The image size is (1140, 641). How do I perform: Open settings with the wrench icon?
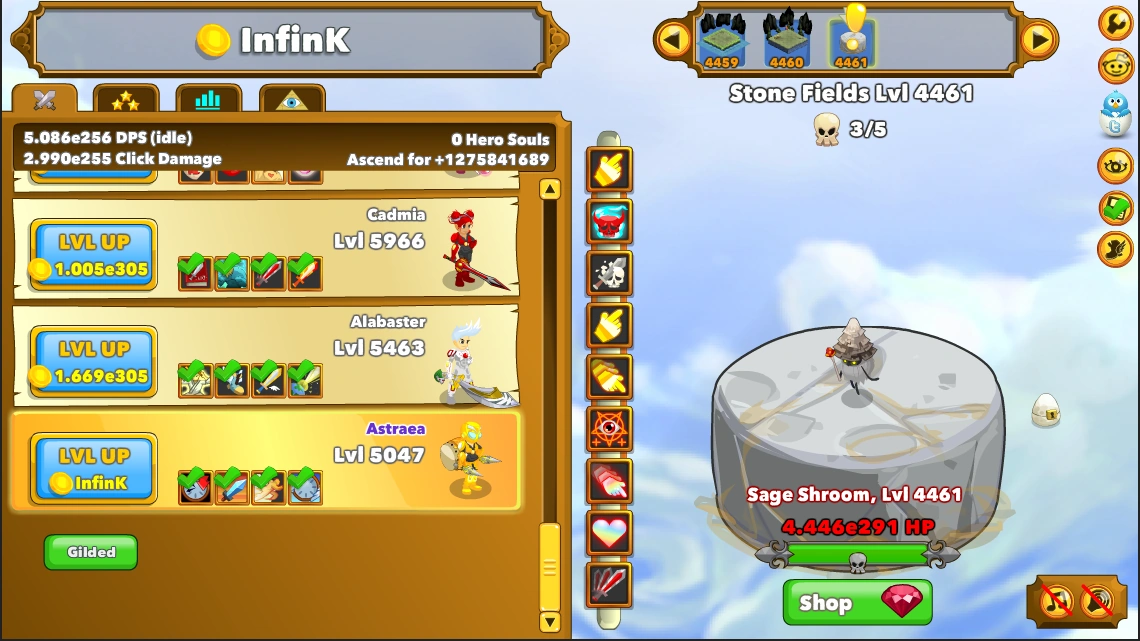(x=1115, y=22)
